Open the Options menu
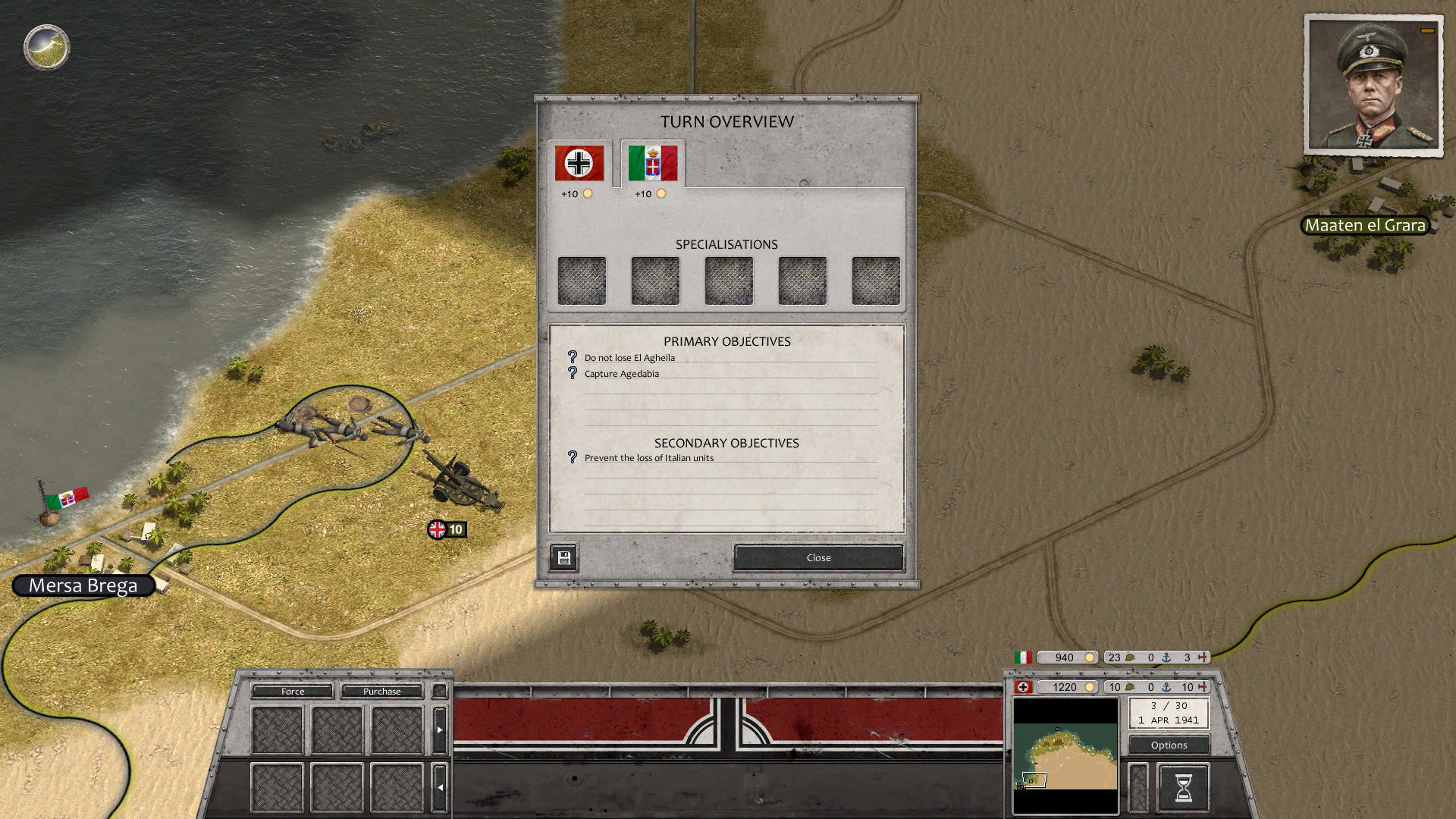Screen dimensions: 1456x819 tap(1168, 745)
